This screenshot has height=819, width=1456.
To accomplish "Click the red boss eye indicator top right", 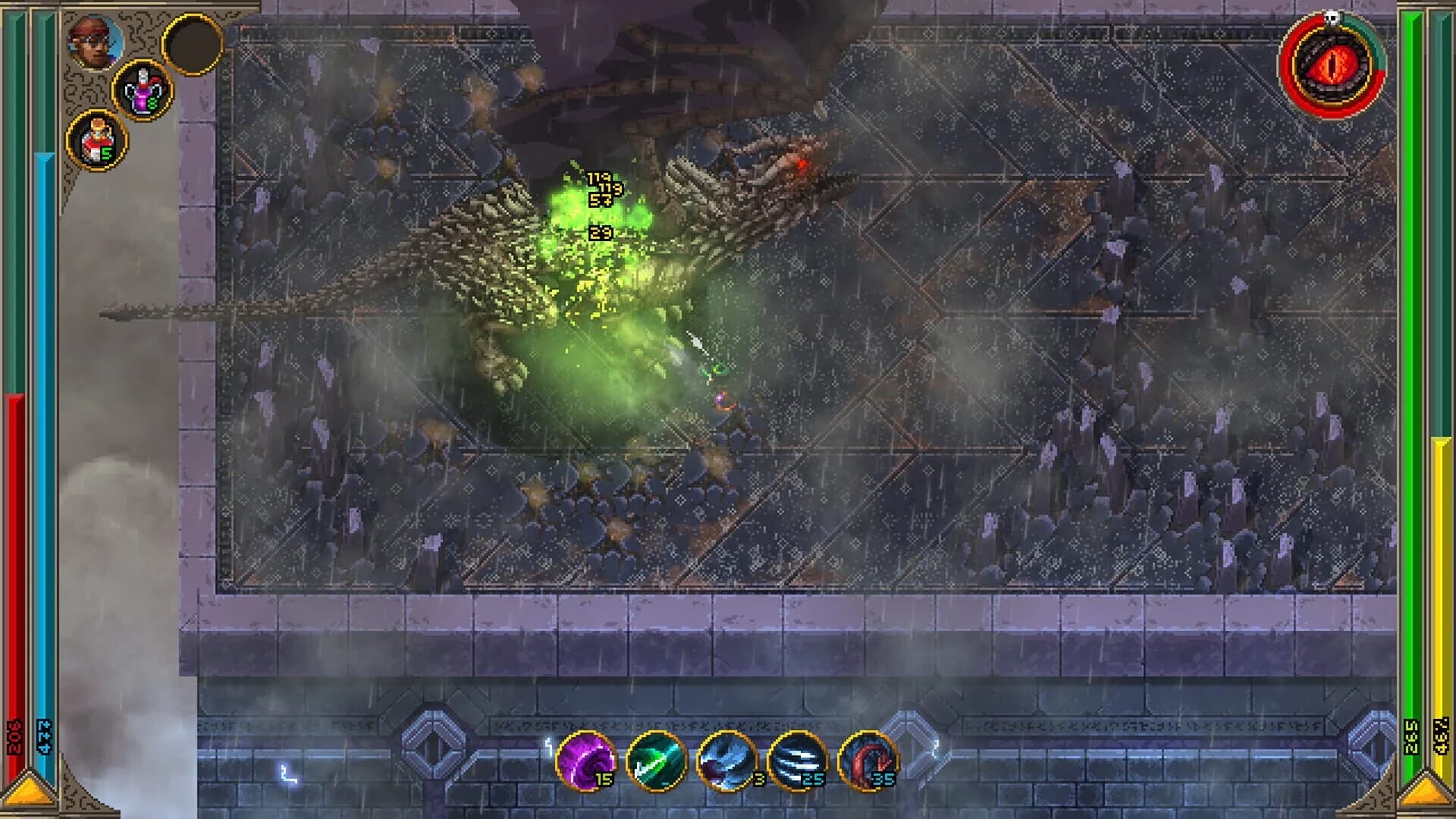I will tap(1332, 64).
